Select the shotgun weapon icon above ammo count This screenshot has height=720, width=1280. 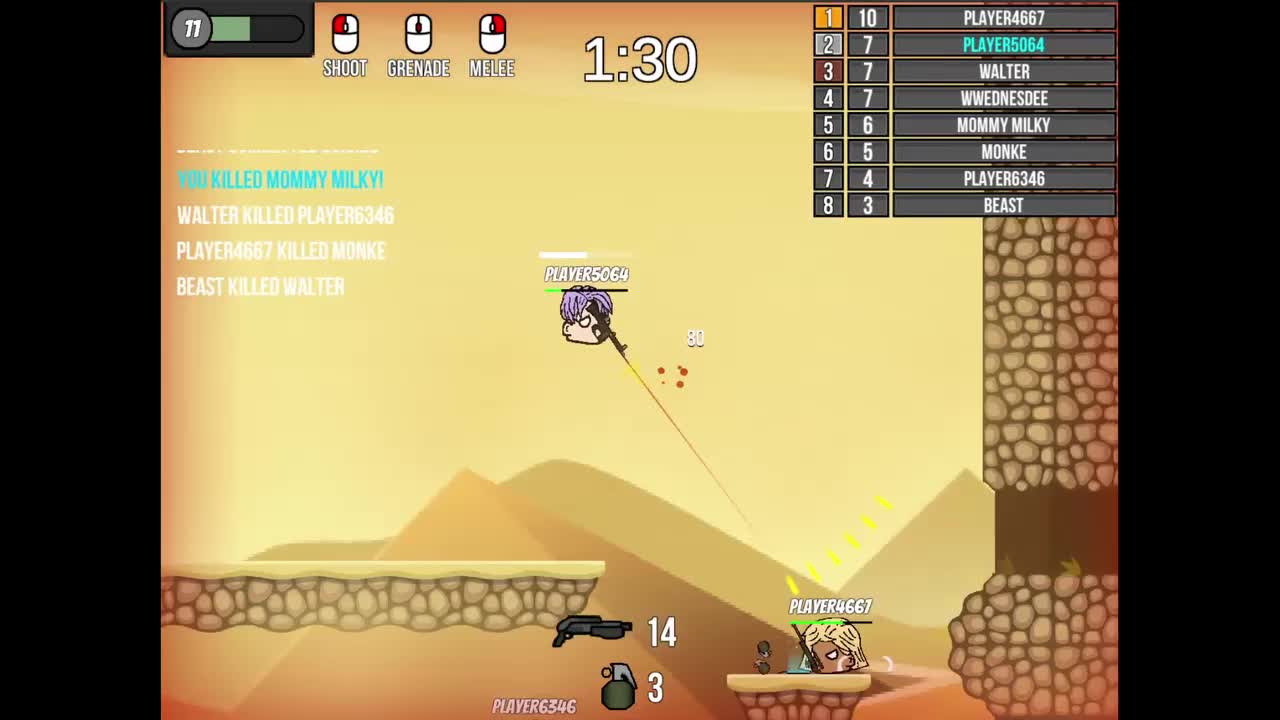(x=590, y=630)
